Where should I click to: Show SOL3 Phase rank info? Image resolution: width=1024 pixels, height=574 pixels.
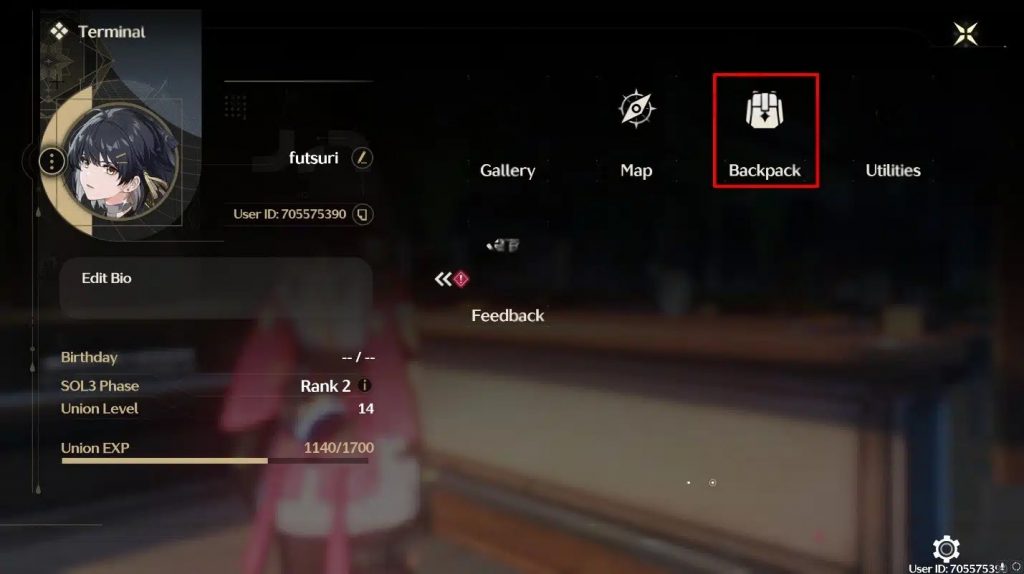coord(364,386)
